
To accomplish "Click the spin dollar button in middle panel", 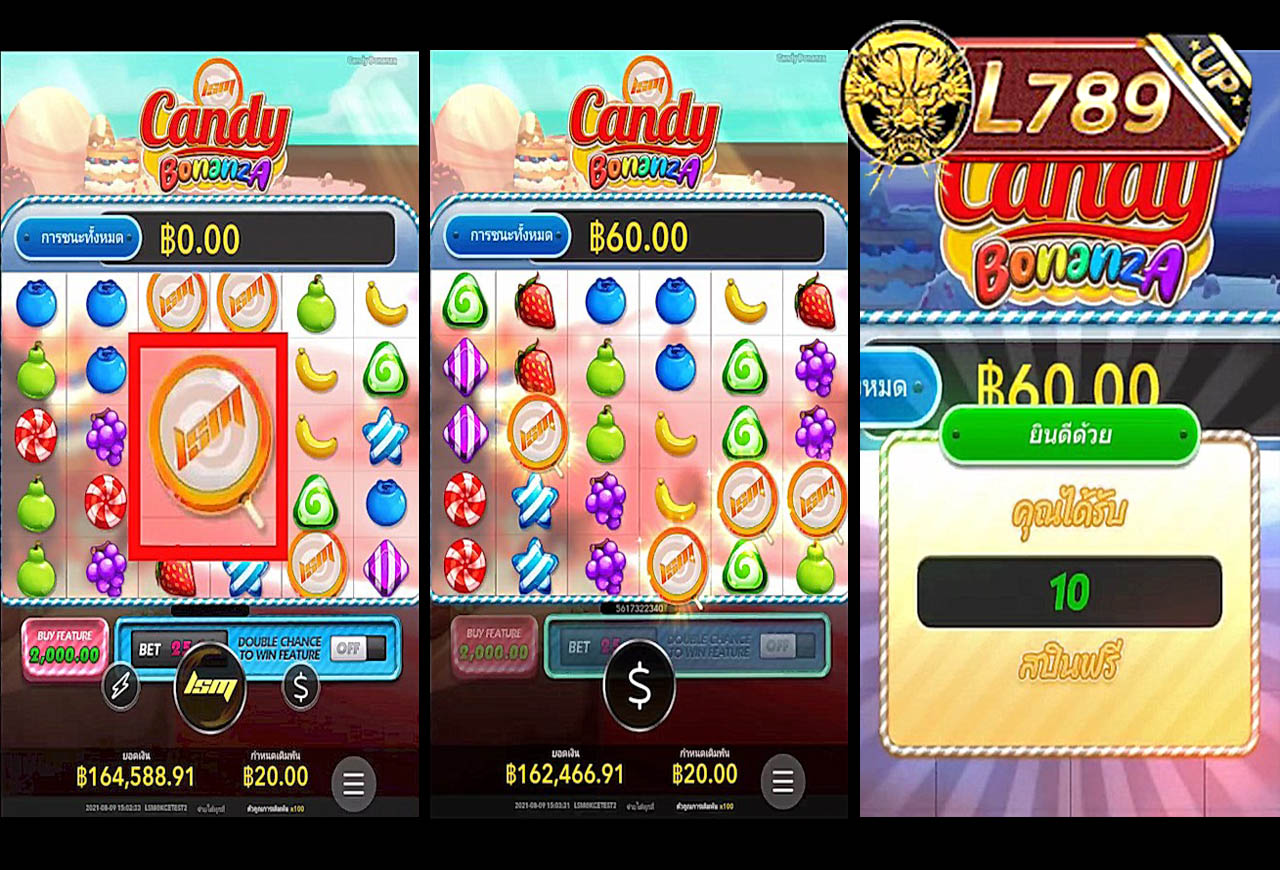I will click(x=638, y=687).
